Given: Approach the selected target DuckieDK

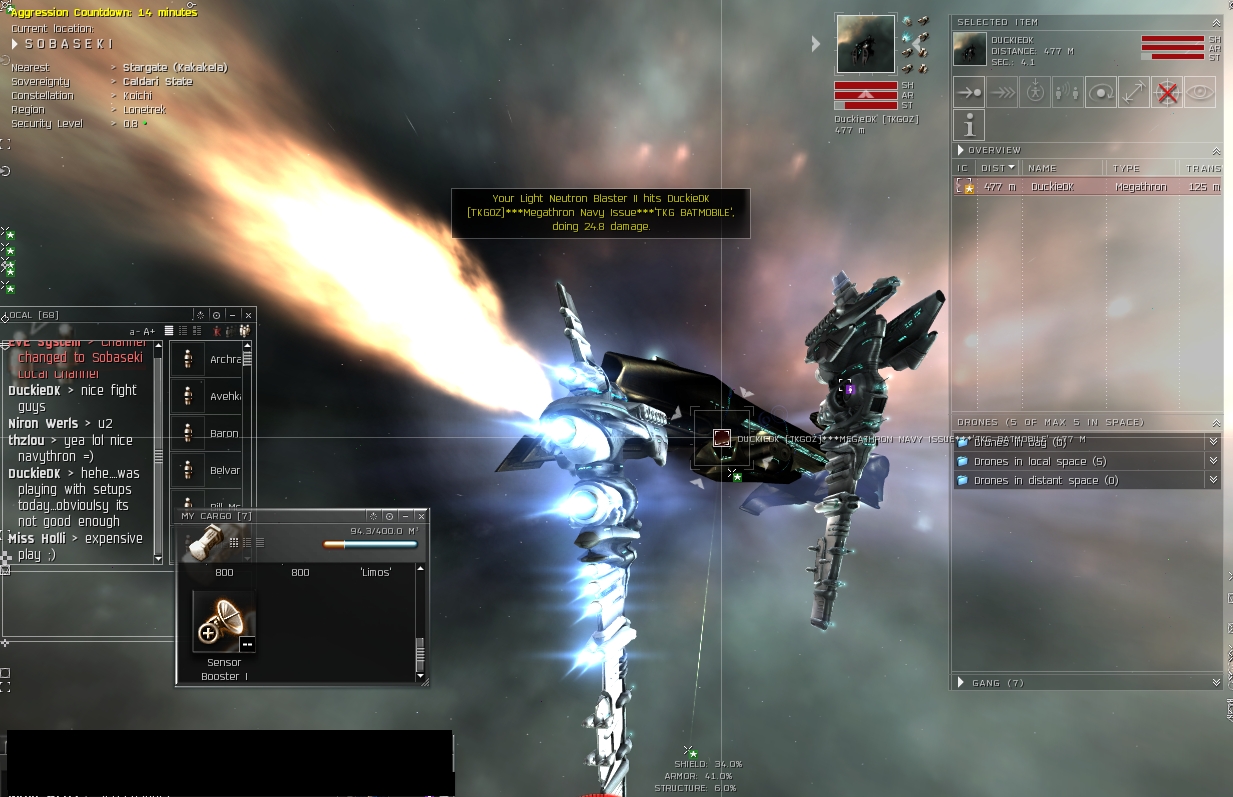Looking at the screenshot, I should coord(968,93).
